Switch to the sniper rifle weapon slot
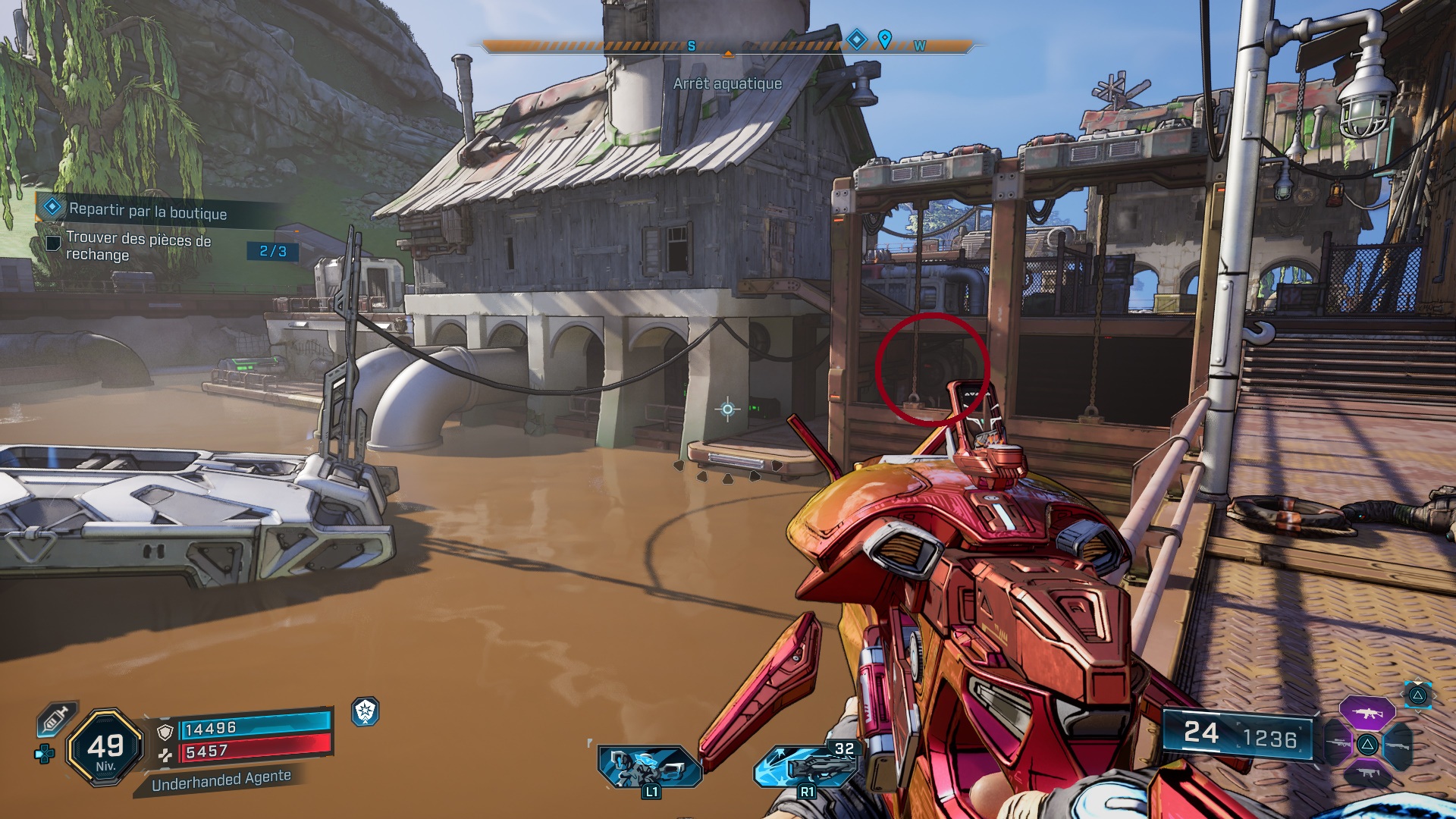Screen dimensions: 1456x819 pos(1336,744)
